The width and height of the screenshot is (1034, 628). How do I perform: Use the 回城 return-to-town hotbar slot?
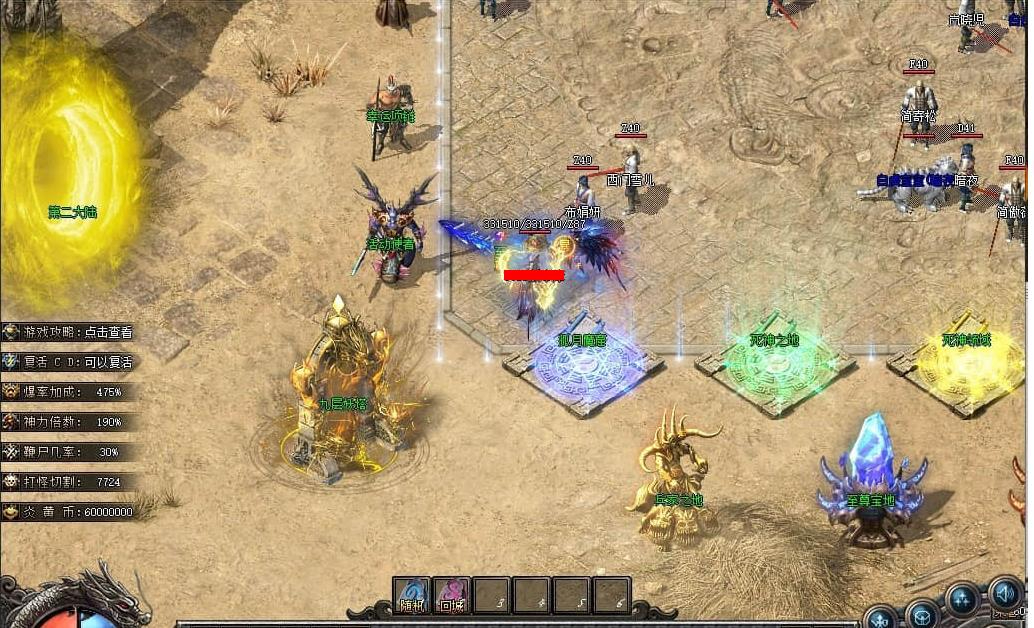(452, 596)
